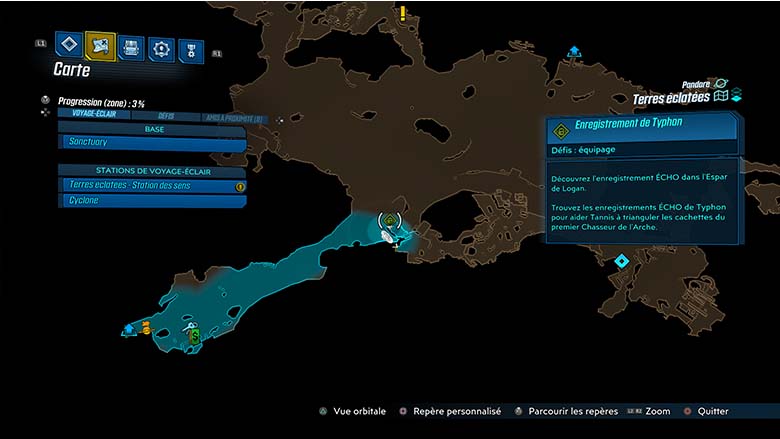This screenshot has height=439, width=780.
Task: Switch to the Voyage-Éclair sub-tab
Action: point(89,115)
